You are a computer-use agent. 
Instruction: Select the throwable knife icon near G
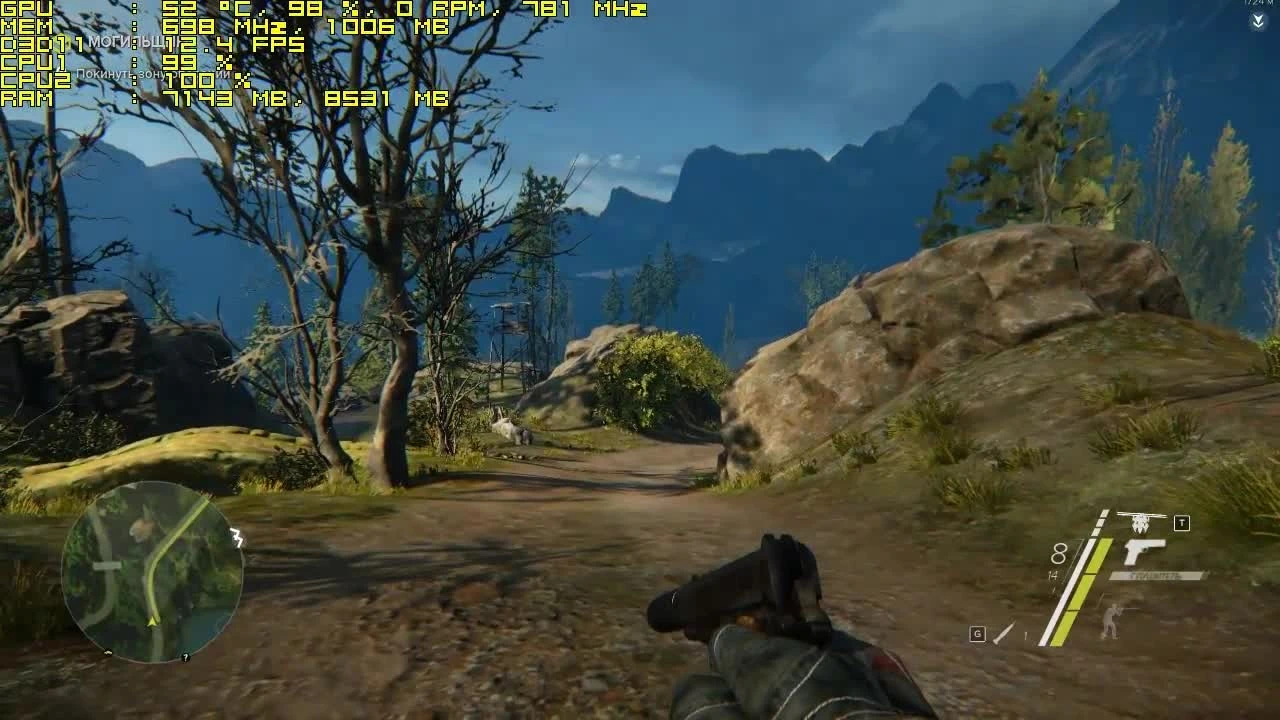tap(1004, 633)
